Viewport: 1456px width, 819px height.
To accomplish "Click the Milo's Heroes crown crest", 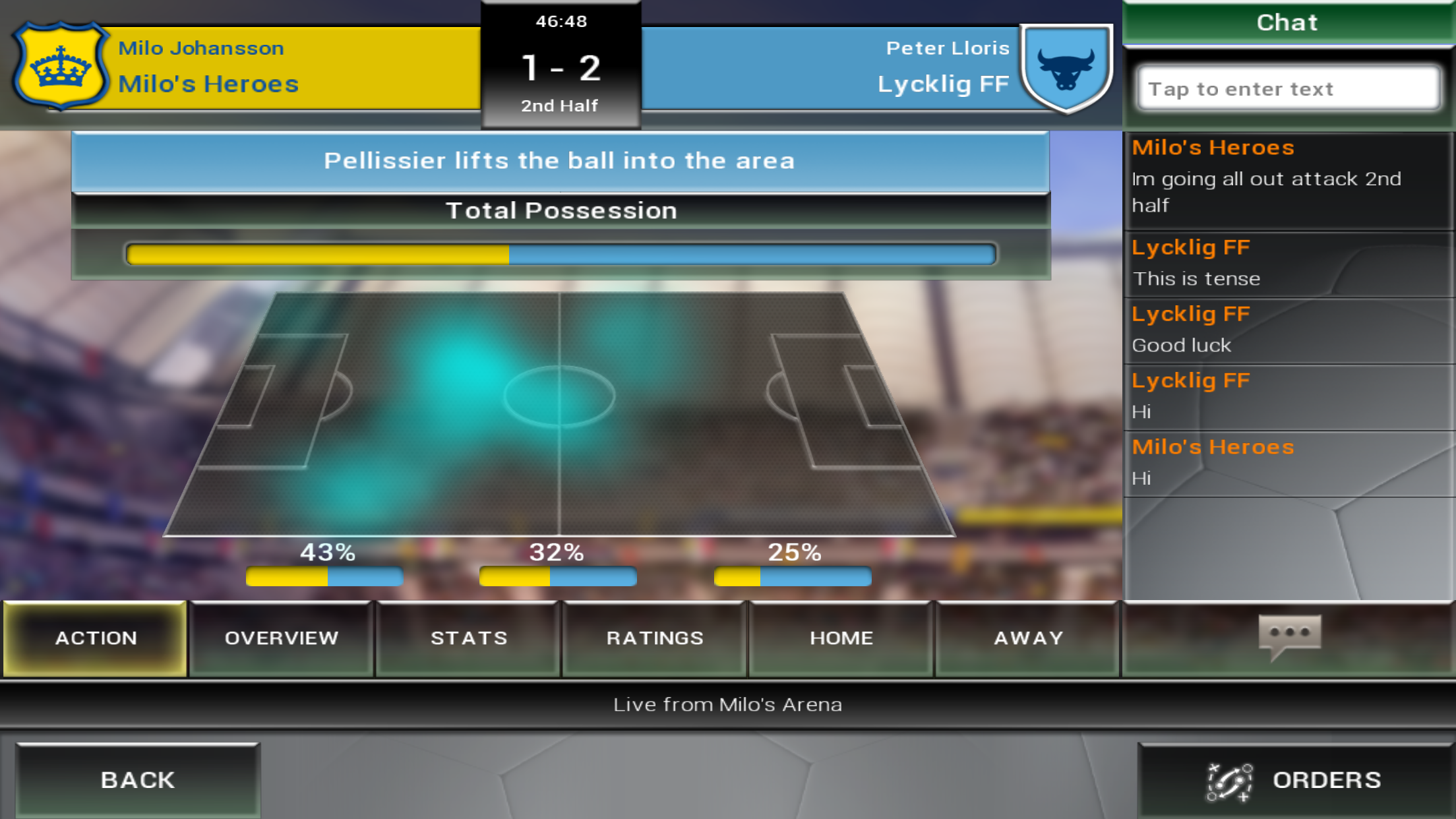I will click(61, 66).
